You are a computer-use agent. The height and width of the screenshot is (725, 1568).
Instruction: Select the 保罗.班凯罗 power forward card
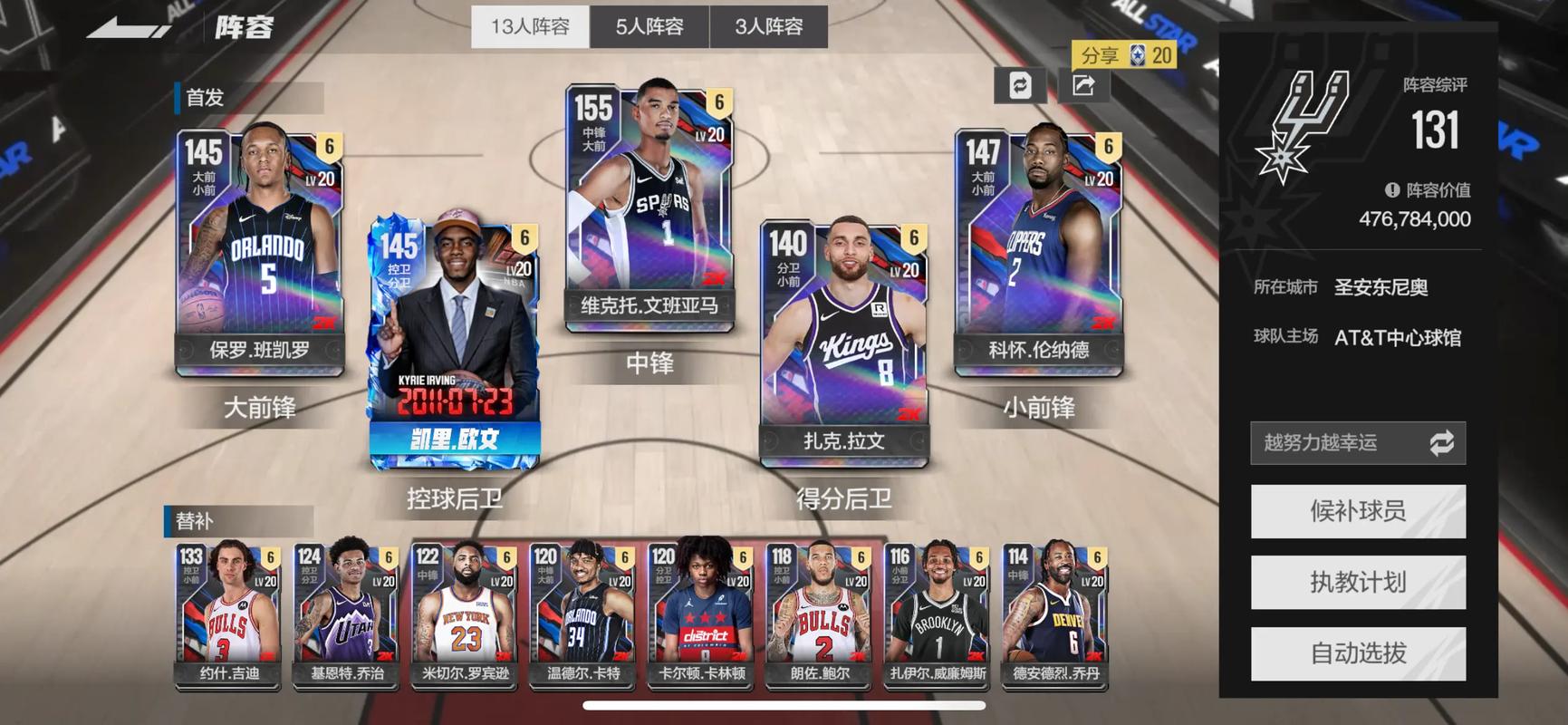(260, 249)
